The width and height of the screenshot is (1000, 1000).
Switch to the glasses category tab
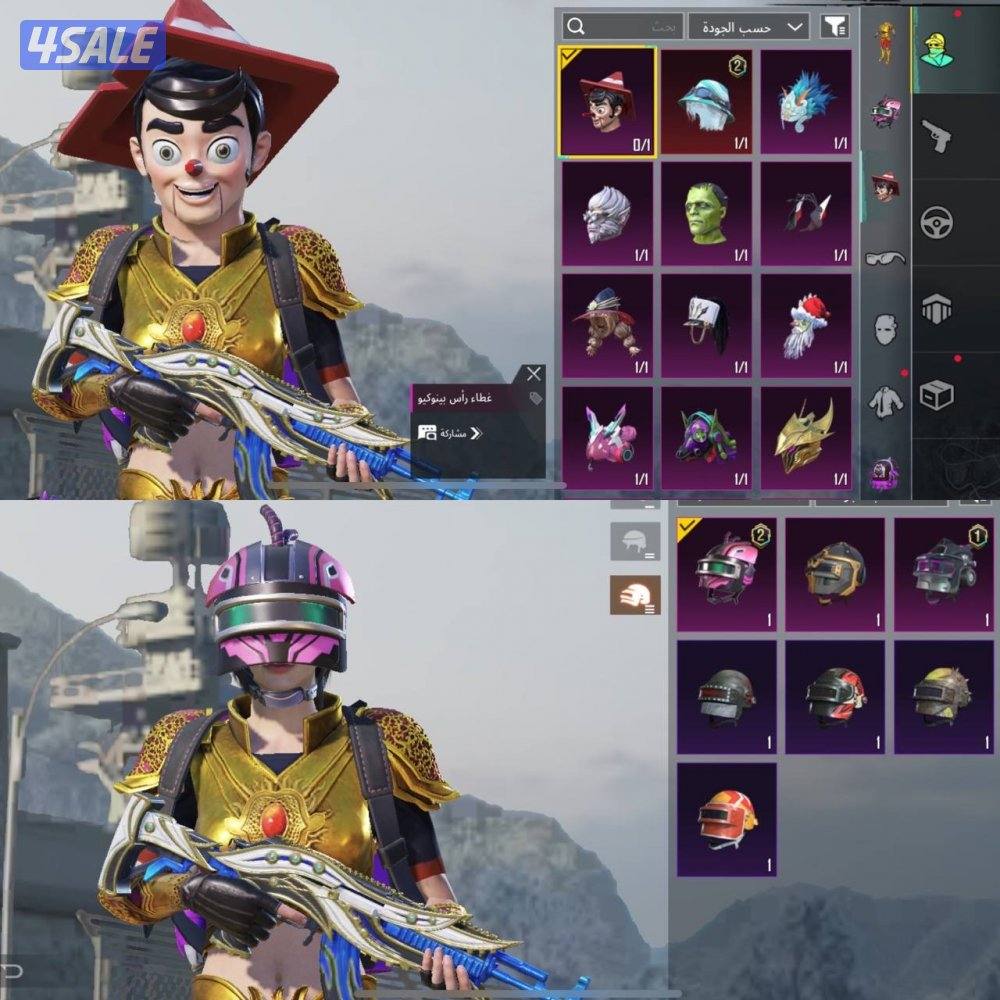click(885, 258)
